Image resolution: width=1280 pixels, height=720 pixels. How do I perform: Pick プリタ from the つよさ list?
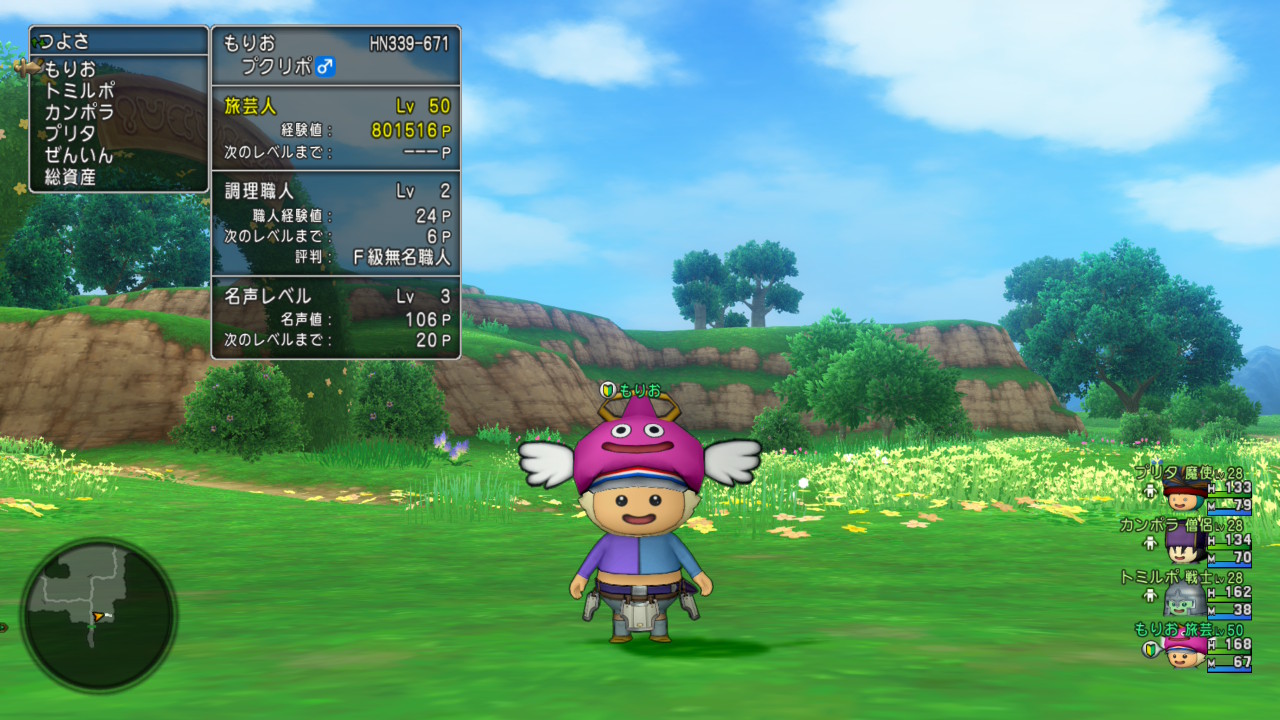tap(70, 134)
